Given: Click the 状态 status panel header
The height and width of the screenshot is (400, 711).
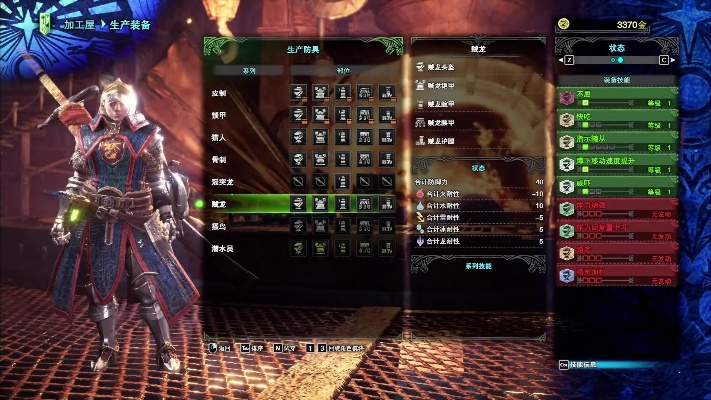Looking at the screenshot, I should tap(617, 47).
